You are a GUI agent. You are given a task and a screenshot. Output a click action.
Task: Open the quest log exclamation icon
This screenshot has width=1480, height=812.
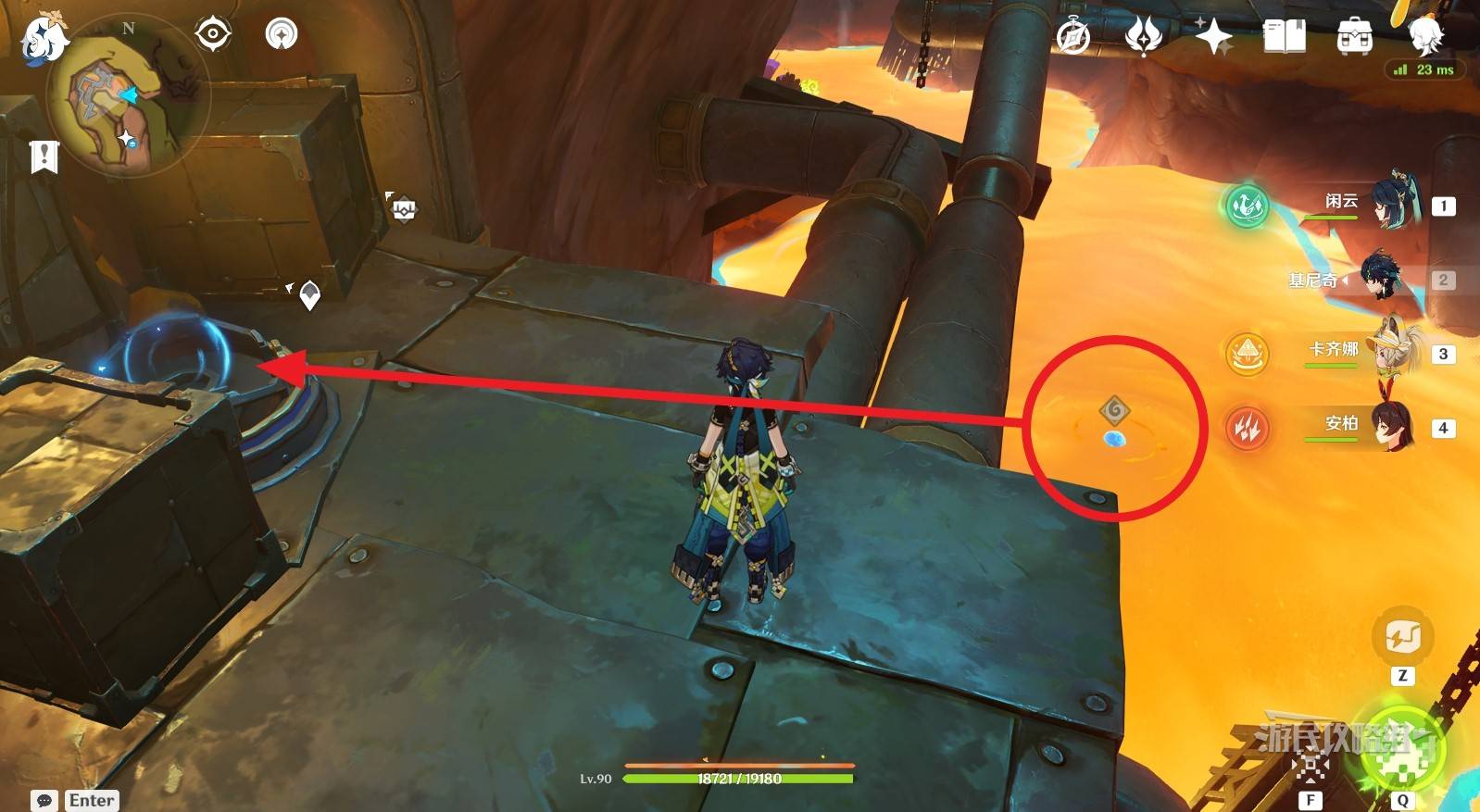[x=44, y=156]
